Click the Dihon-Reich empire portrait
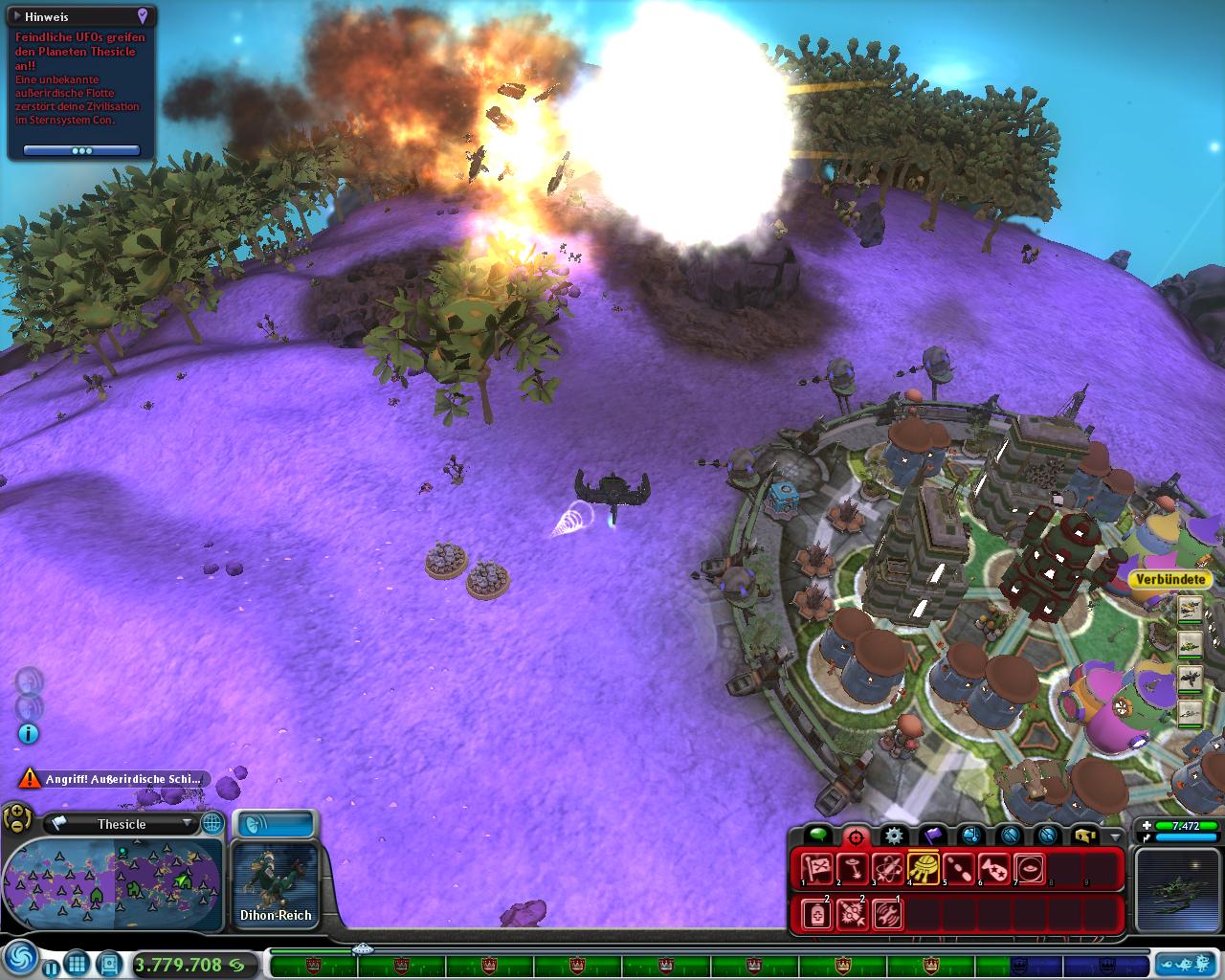The height and width of the screenshot is (980, 1225). pyautogui.click(x=276, y=879)
